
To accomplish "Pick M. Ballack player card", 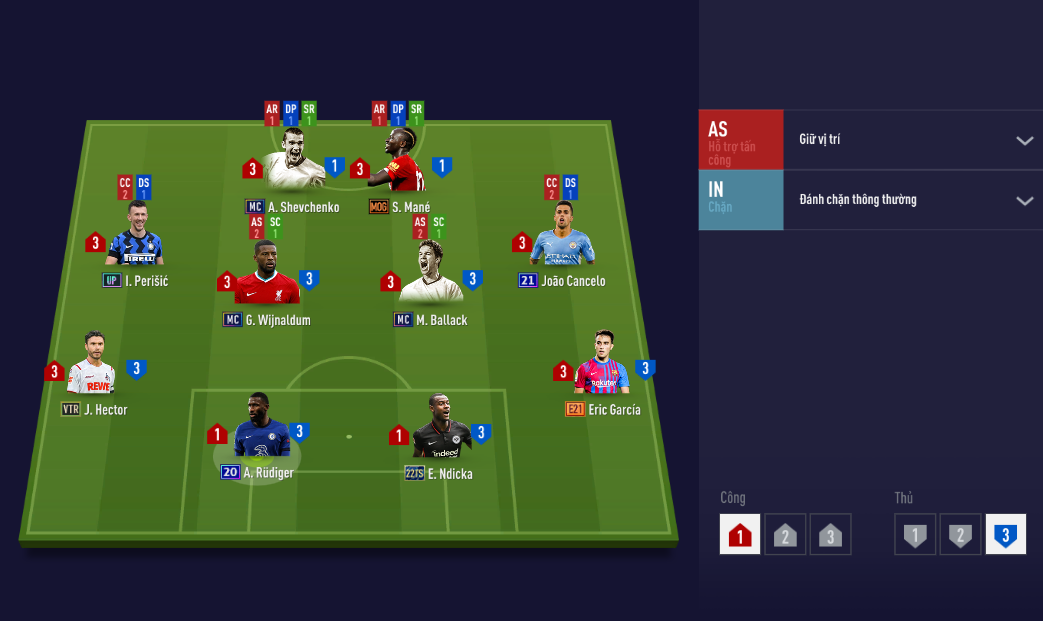I will (431, 273).
